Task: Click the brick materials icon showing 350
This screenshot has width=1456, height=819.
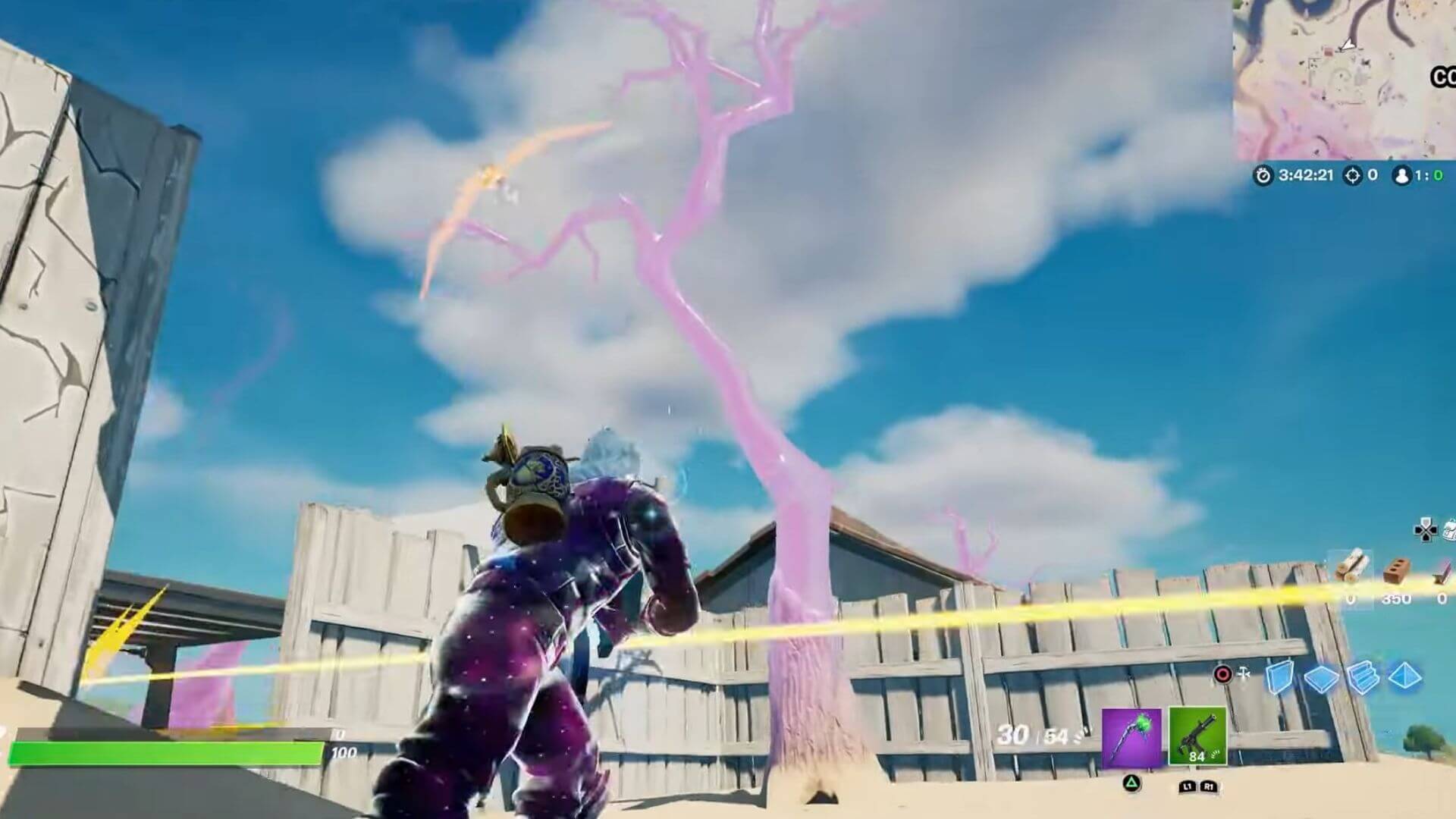Action: coord(1396,572)
